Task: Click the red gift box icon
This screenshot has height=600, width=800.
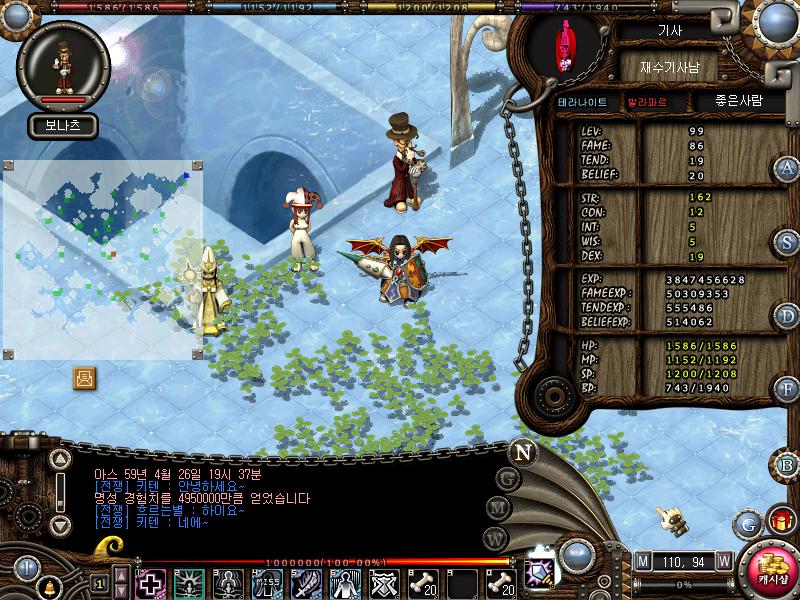Action: (x=779, y=521)
